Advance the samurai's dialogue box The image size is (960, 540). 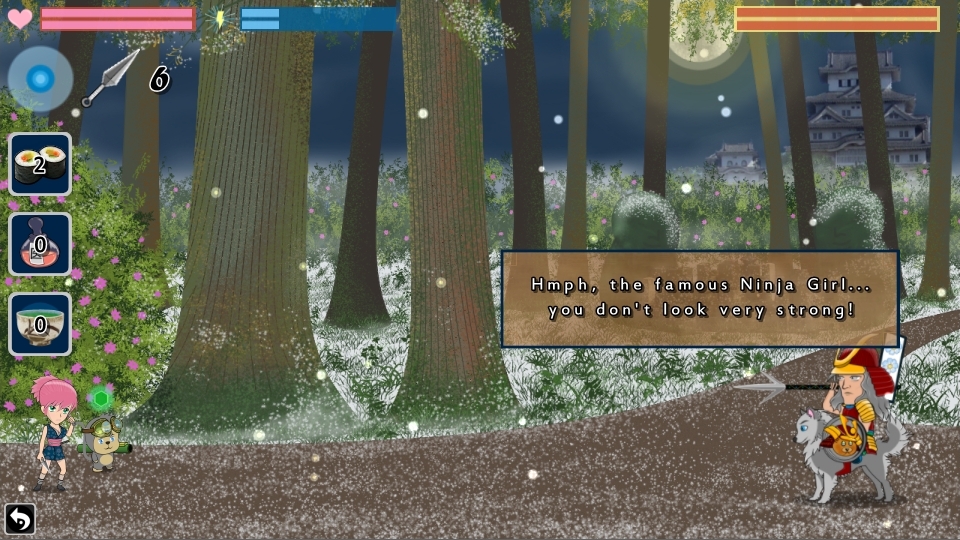(x=699, y=298)
